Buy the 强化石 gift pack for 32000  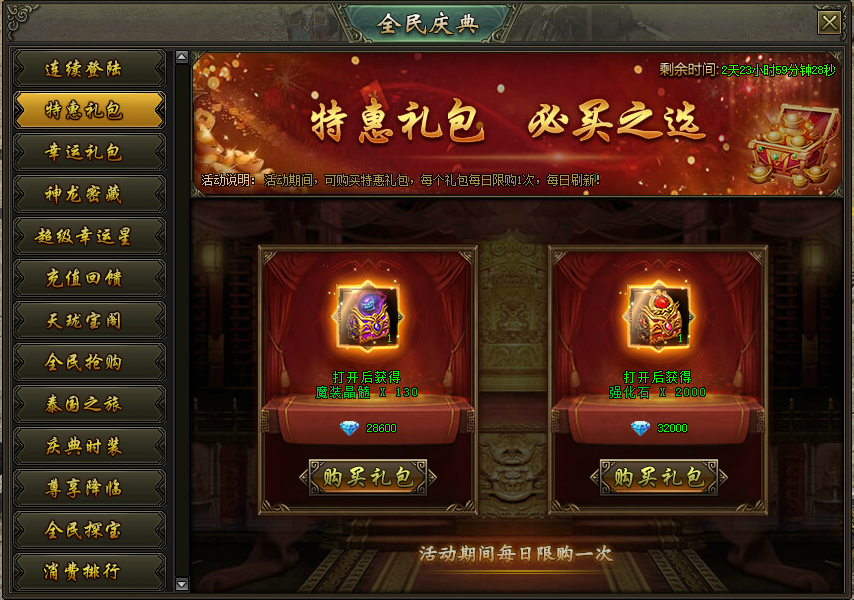[x=659, y=477]
